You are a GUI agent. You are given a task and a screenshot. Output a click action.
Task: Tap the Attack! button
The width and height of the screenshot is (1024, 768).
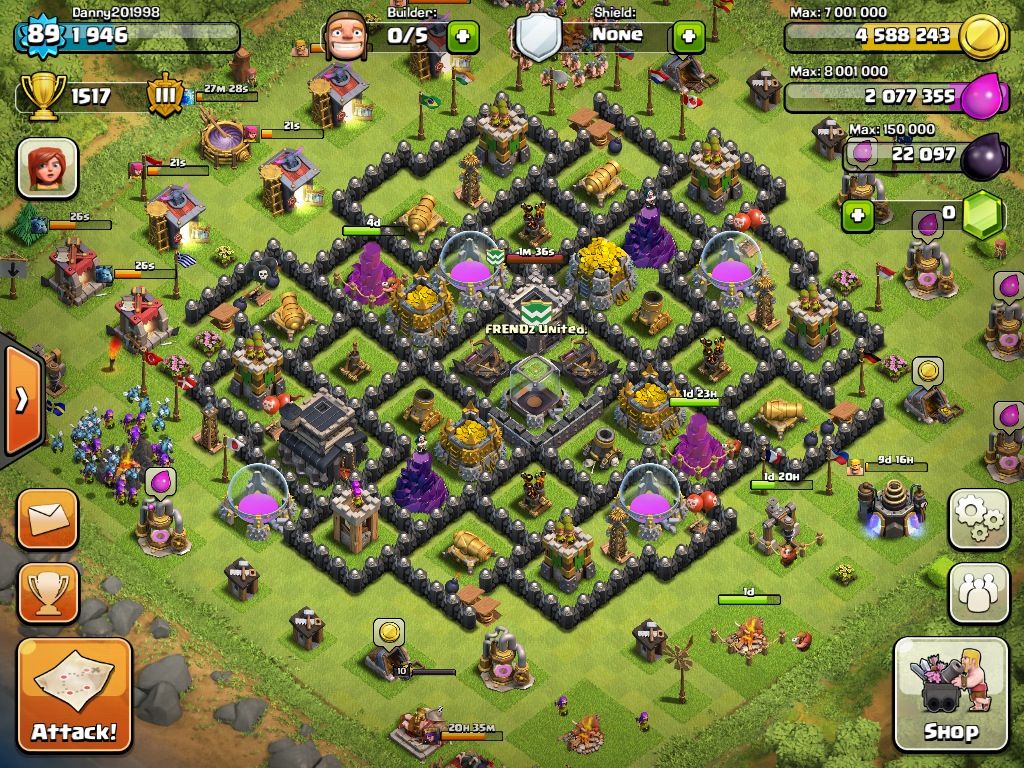click(x=74, y=696)
